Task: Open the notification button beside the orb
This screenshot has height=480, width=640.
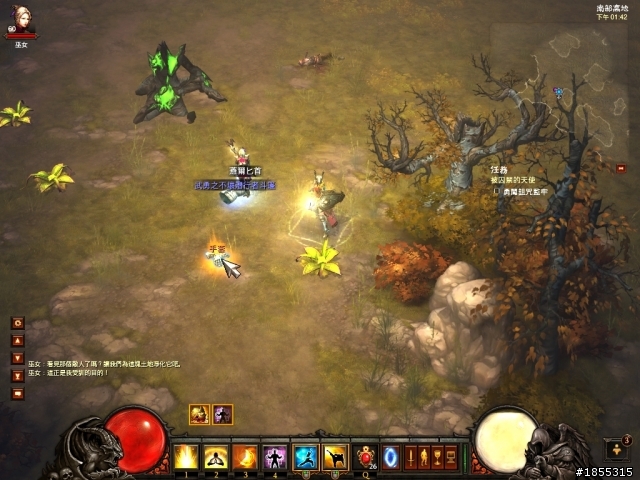Action: [616, 449]
